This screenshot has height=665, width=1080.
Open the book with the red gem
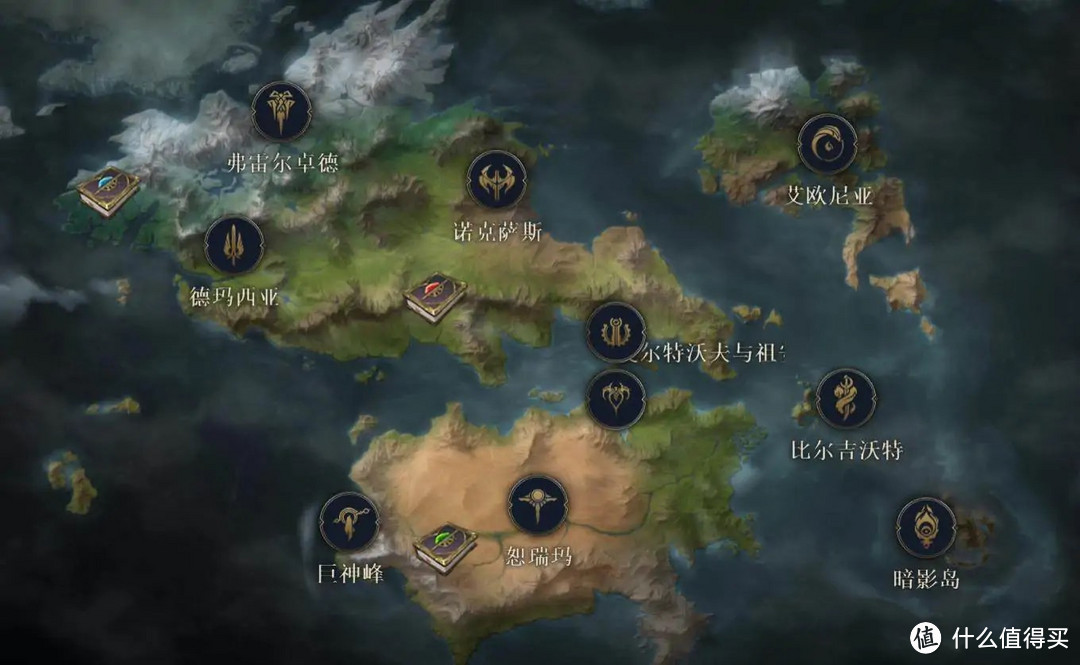pyautogui.click(x=436, y=296)
